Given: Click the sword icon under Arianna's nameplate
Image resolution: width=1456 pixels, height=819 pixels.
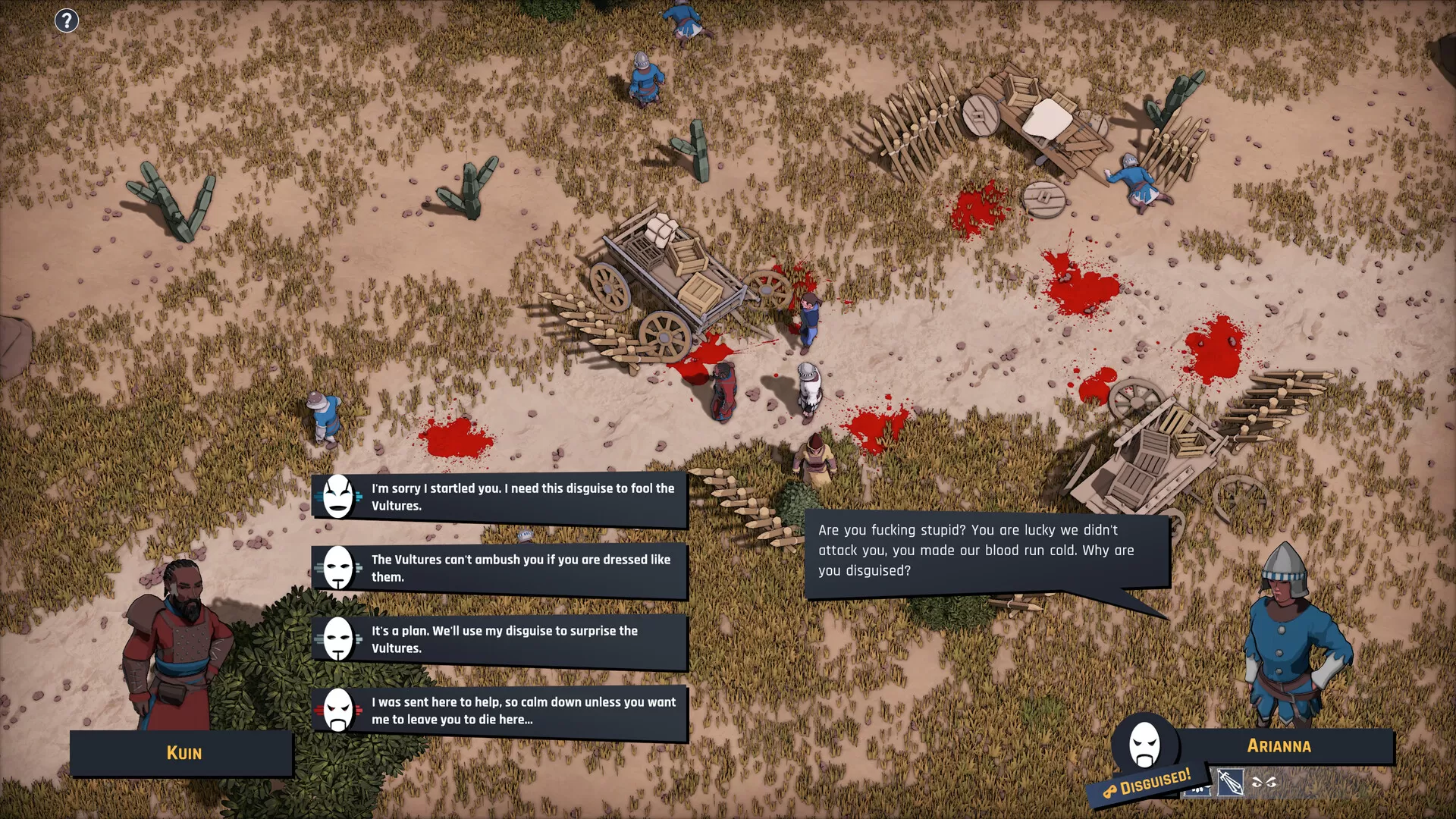Looking at the screenshot, I should coord(1230,782).
